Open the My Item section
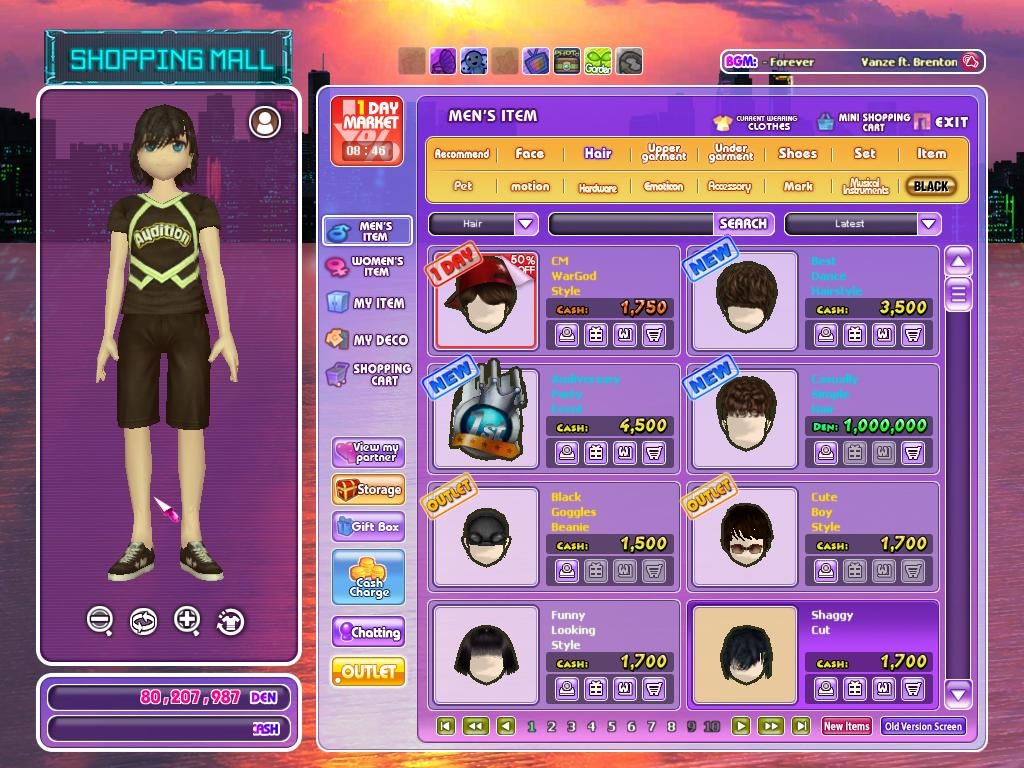Viewport: 1024px width, 768px height. [x=366, y=303]
